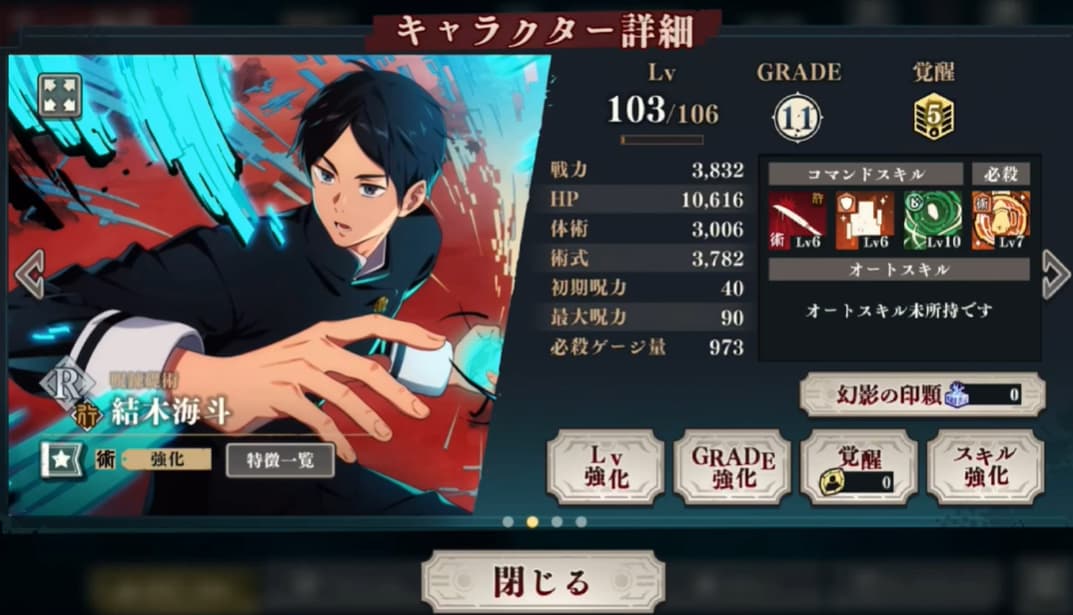This screenshot has height=615, width=1073.
Task: Select the Lv7 必殺 ultimate skill icon
Action: click(x=1001, y=220)
